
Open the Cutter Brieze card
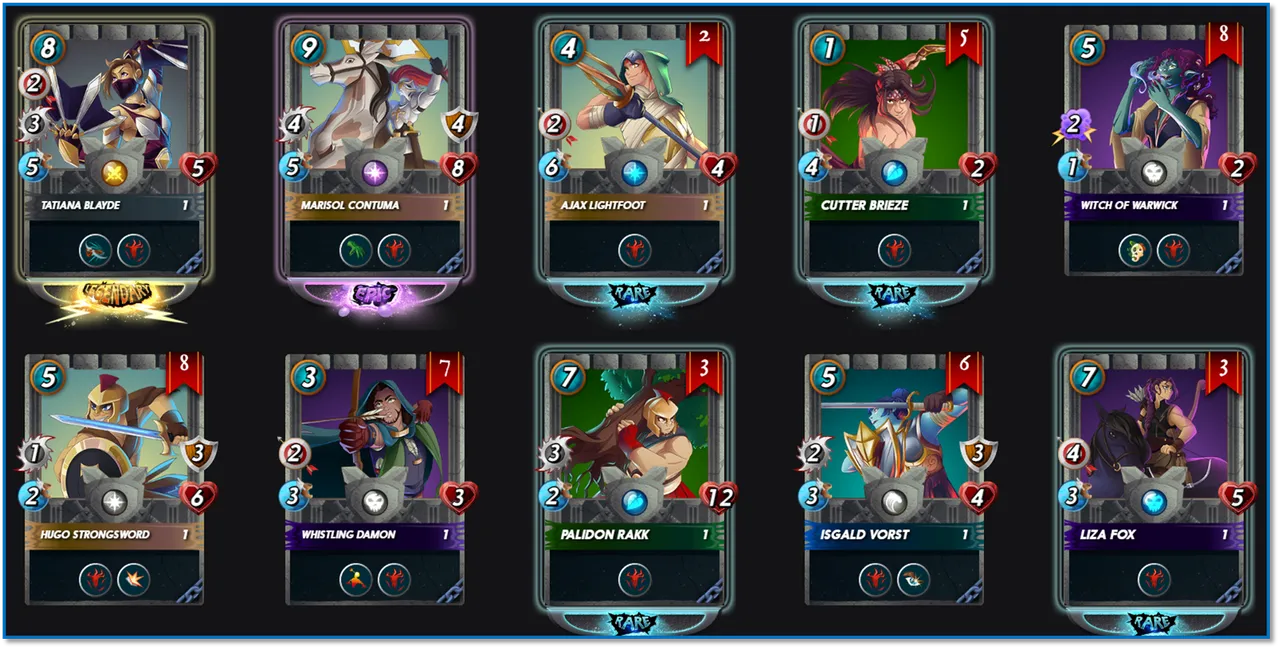click(x=894, y=150)
